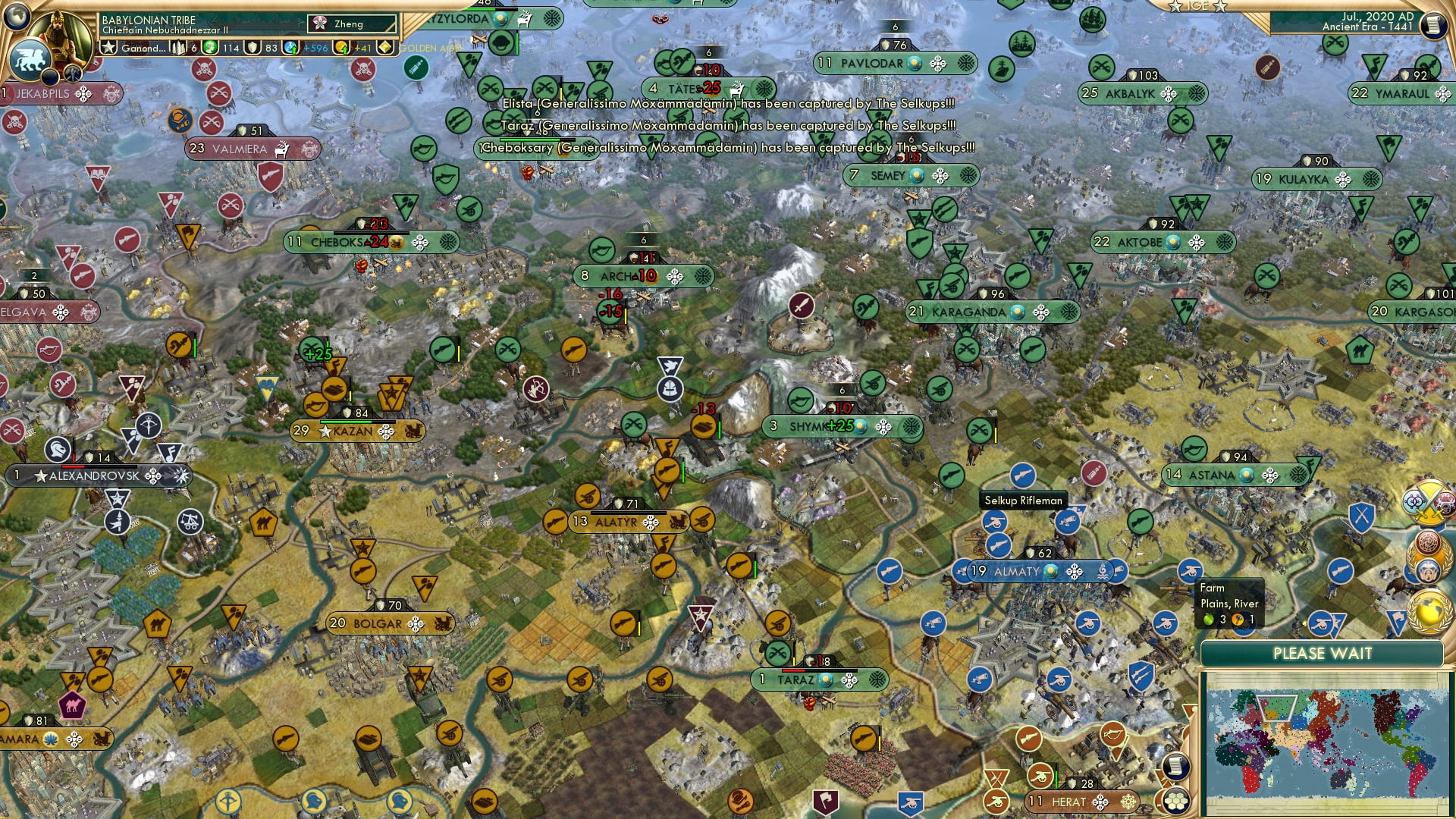This screenshot has width=1456, height=819.
Task: Click the science beaker resource icon
Action: [290, 47]
